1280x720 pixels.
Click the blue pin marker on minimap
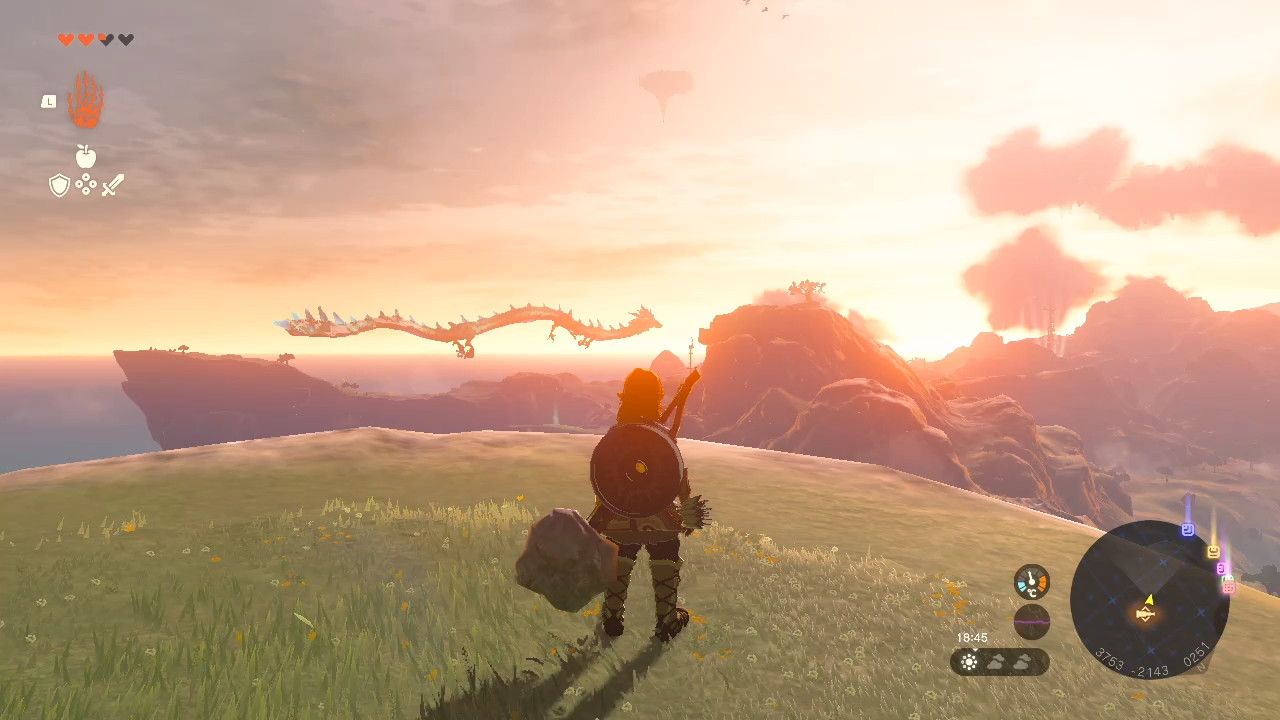pos(1188,529)
